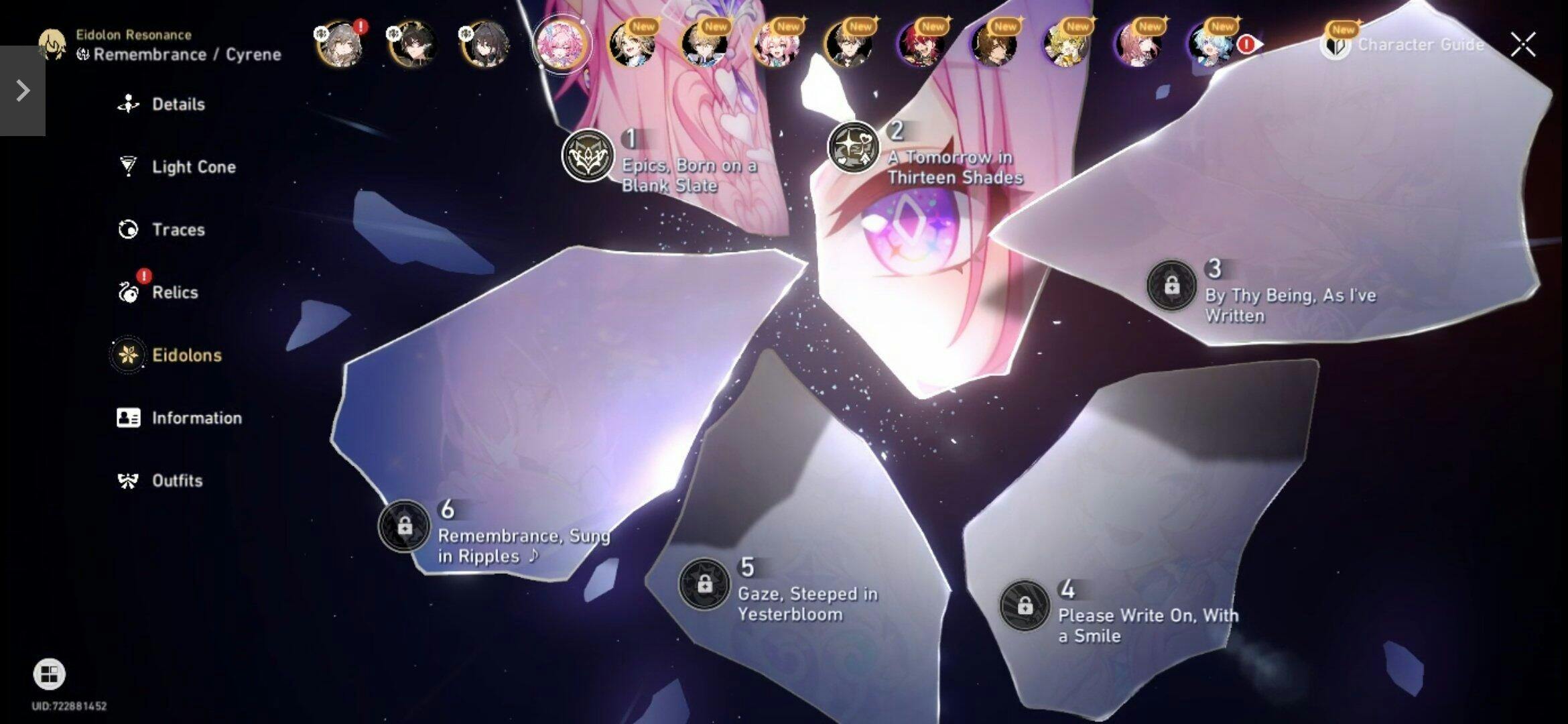Select locked Eidolon 4 Please Write On

[1024, 606]
